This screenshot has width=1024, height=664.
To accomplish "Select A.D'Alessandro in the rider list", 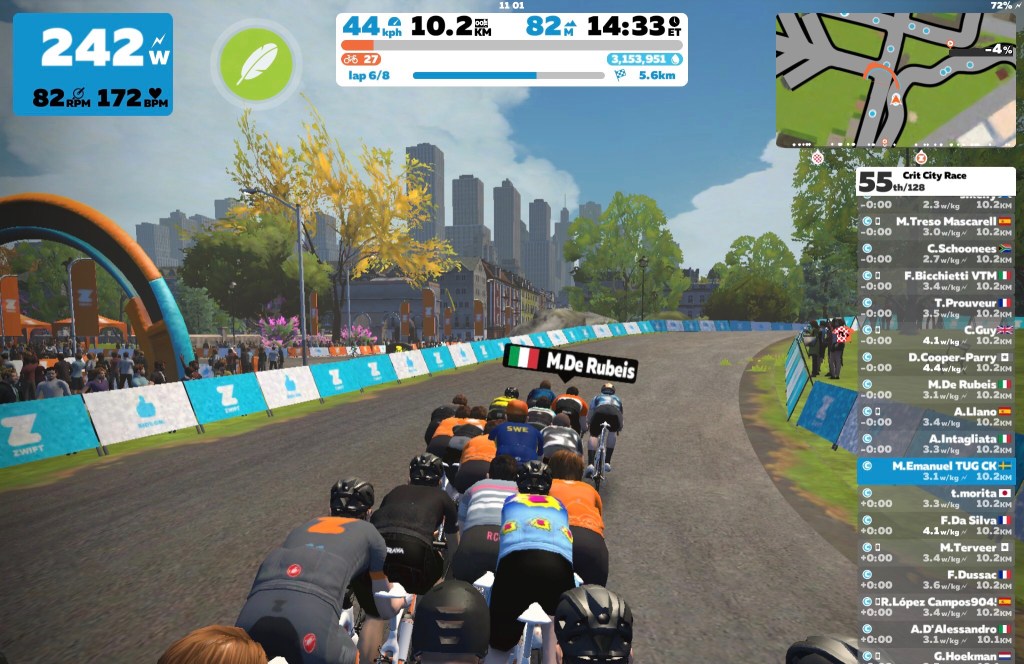I will click(x=937, y=635).
